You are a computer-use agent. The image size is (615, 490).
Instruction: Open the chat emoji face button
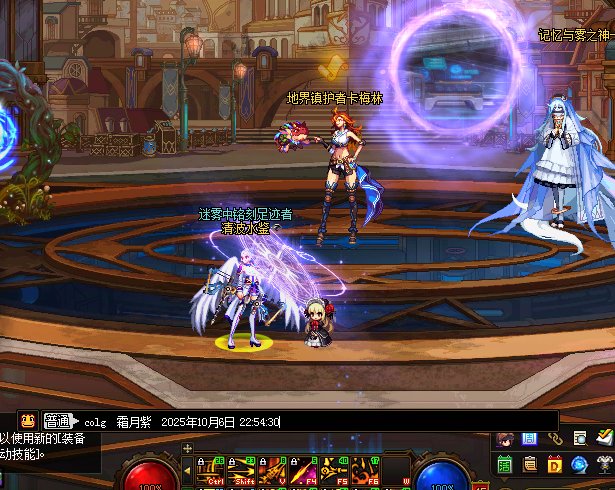[x=27, y=422]
